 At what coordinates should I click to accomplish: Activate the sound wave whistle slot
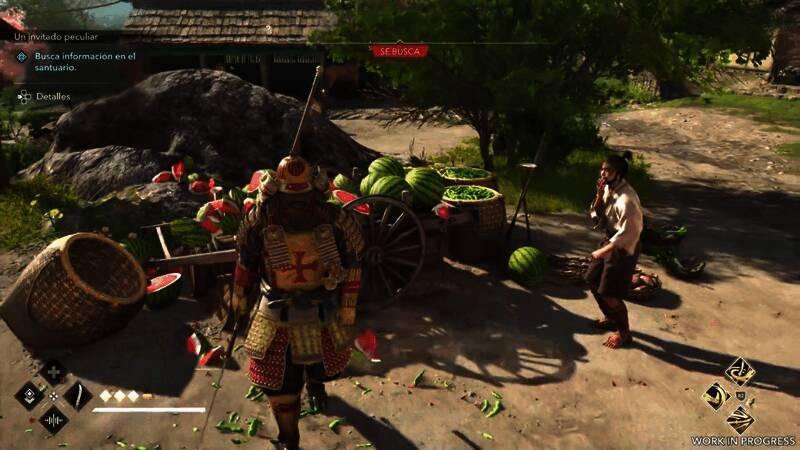pyautogui.click(x=52, y=419)
